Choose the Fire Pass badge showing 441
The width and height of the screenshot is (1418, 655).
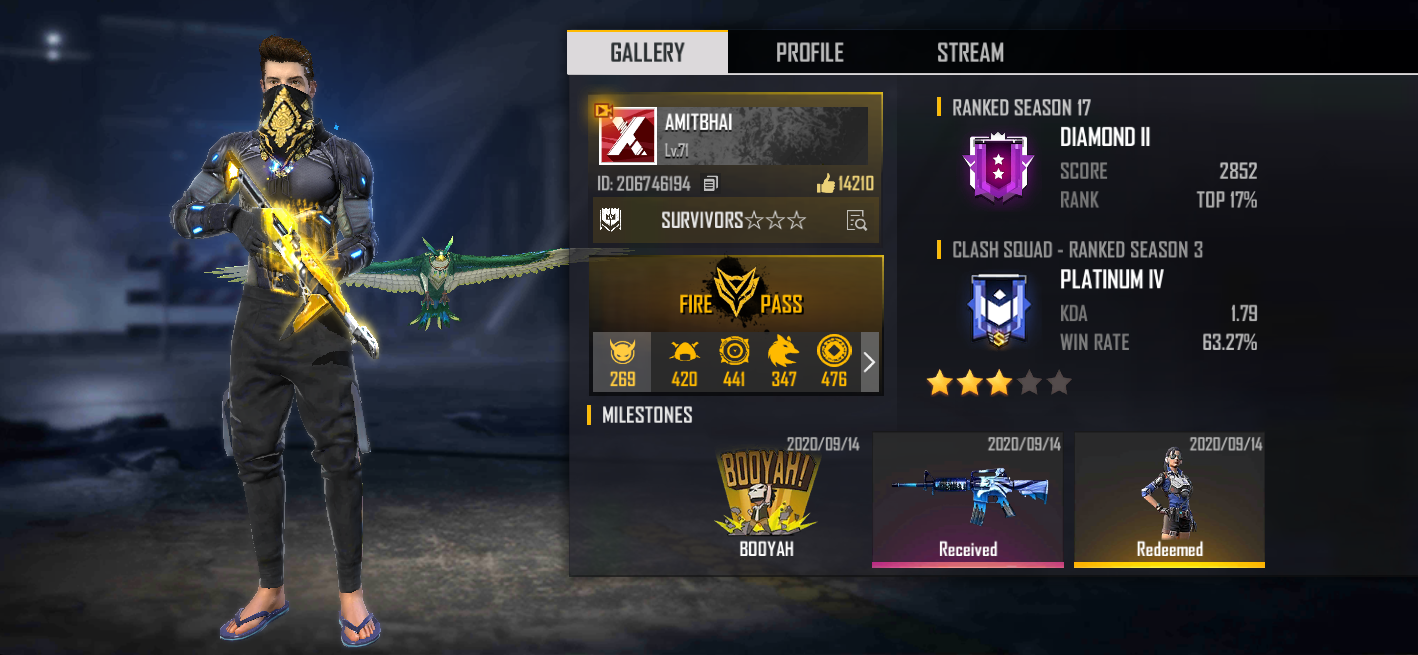(734, 362)
